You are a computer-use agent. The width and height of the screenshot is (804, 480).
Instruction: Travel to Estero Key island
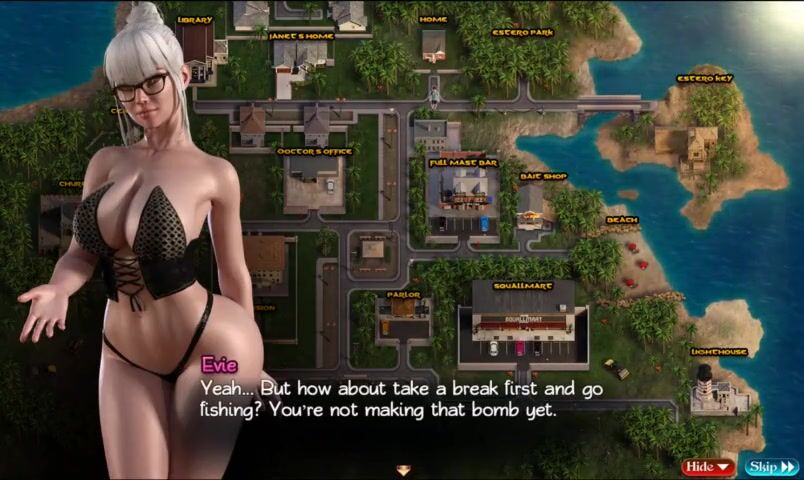coord(704,78)
